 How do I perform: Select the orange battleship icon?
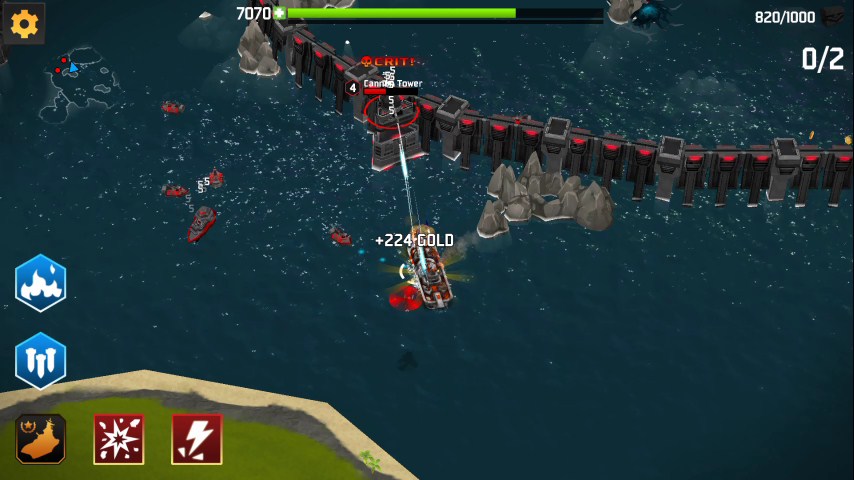[41, 439]
